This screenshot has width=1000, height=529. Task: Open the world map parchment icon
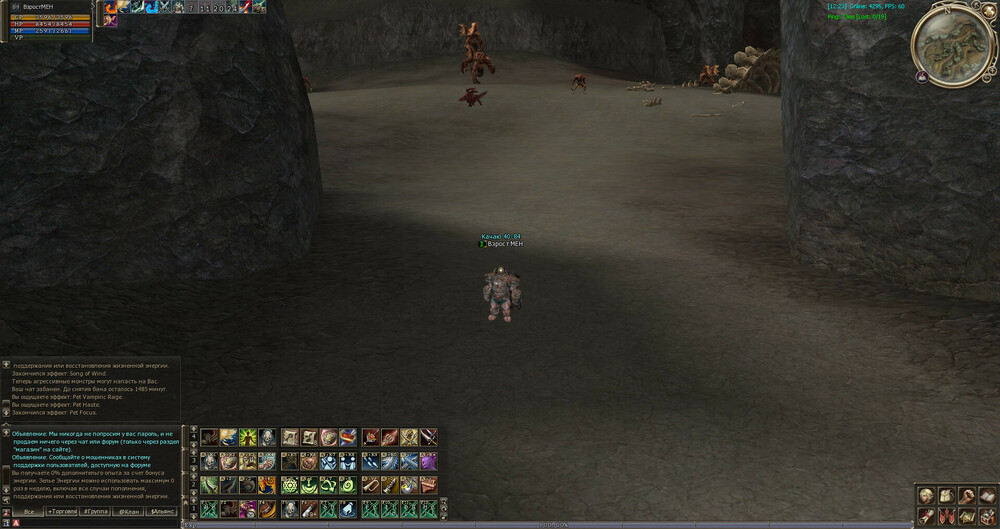[967, 516]
